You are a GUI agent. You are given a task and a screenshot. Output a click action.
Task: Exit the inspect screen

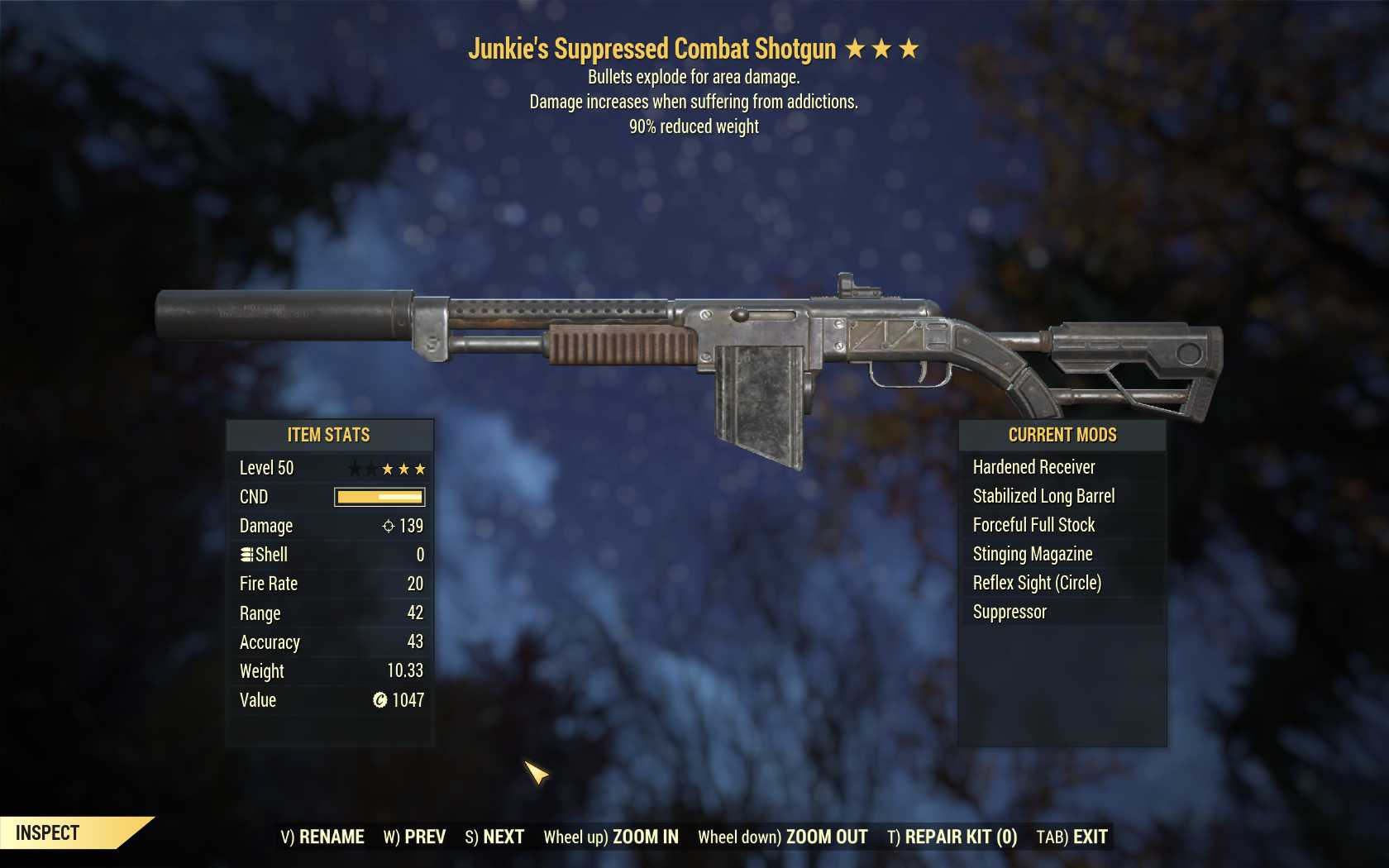pos(1072,837)
